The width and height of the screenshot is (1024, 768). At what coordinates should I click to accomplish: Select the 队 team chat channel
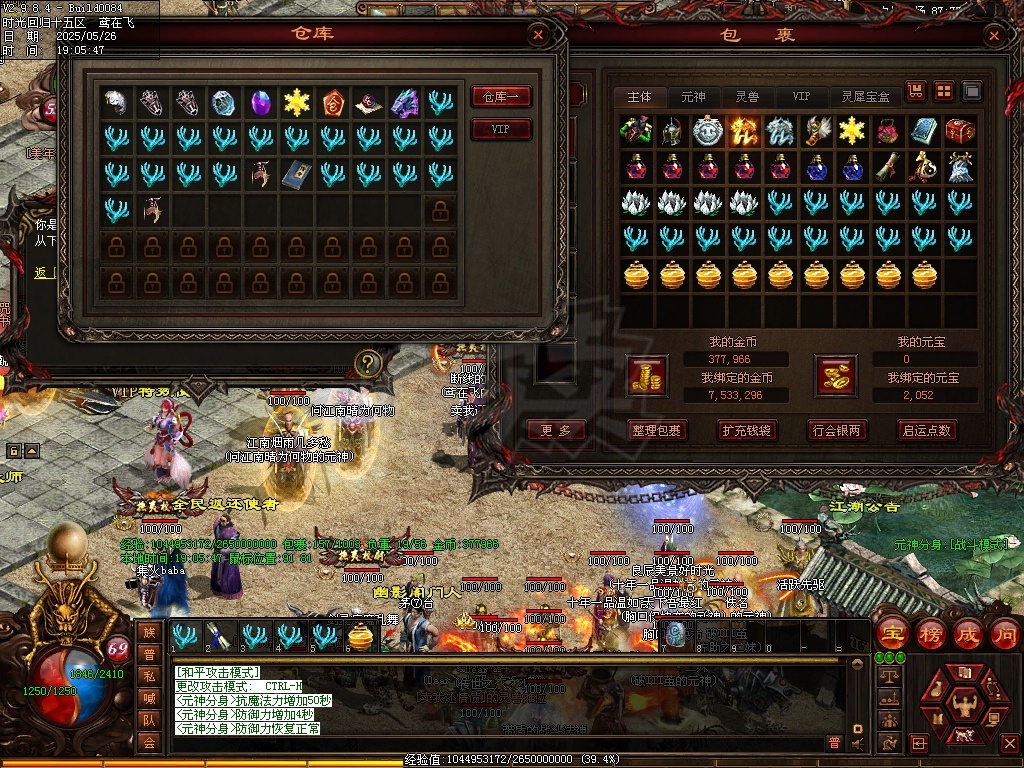(x=149, y=719)
